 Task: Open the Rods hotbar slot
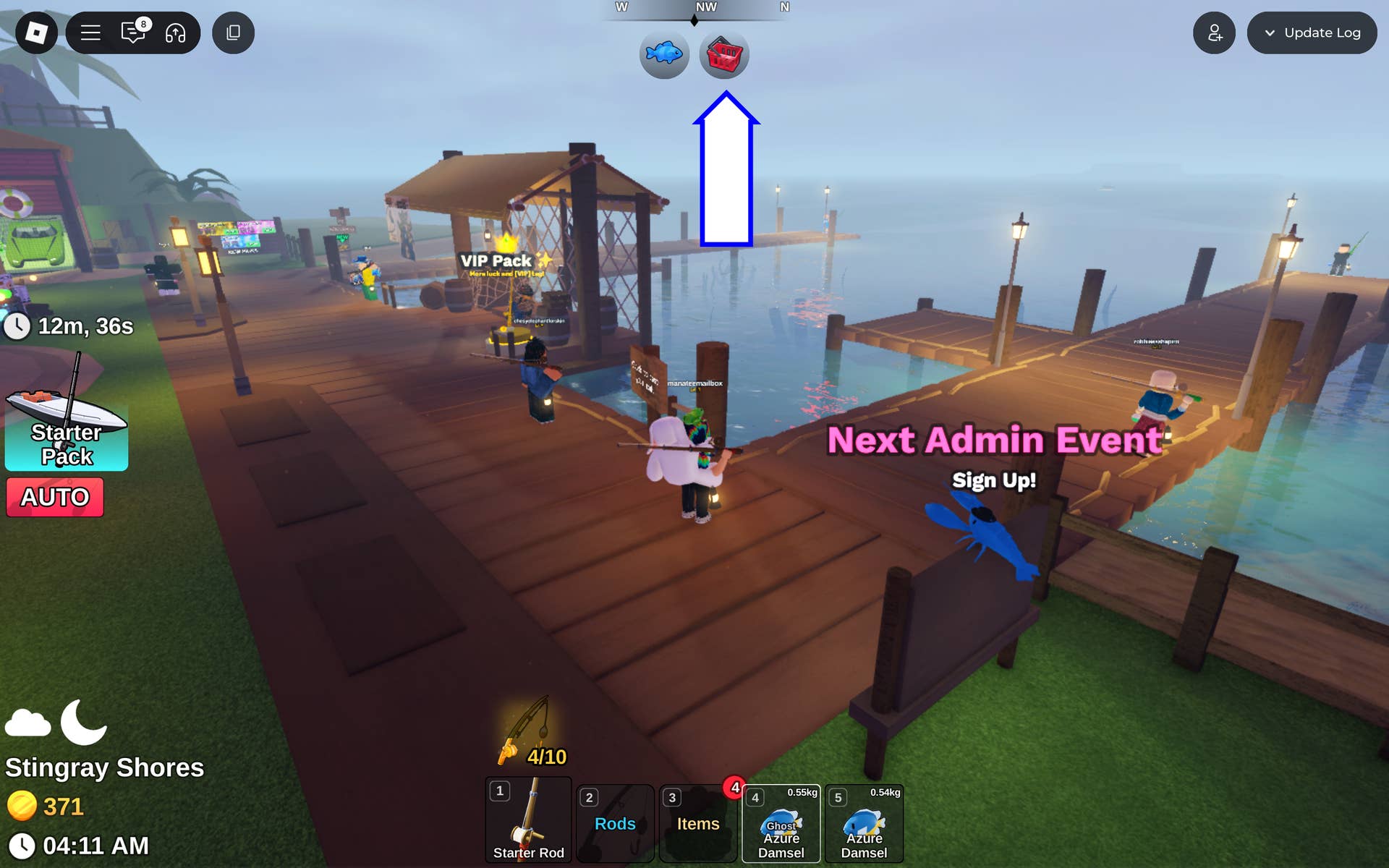click(x=616, y=824)
